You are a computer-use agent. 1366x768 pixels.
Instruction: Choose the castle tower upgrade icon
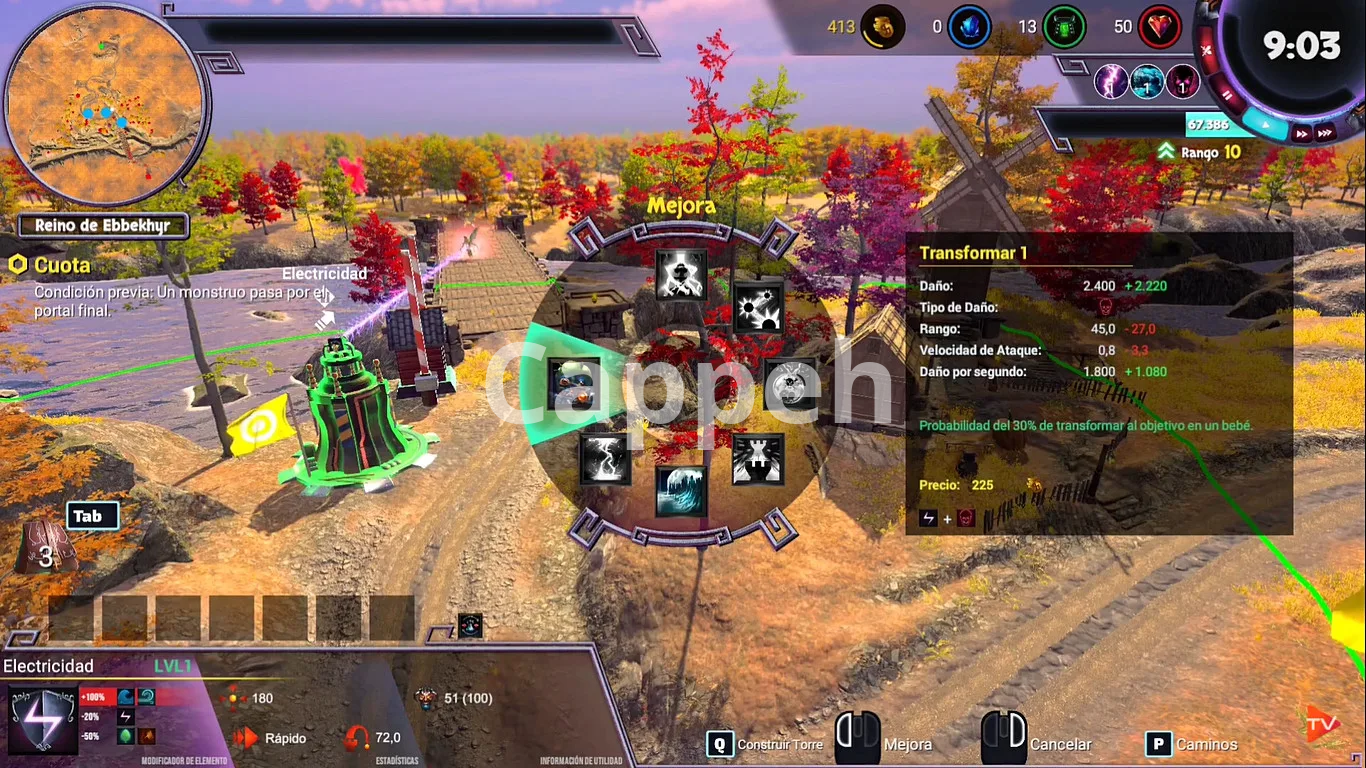tap(758, 459)
